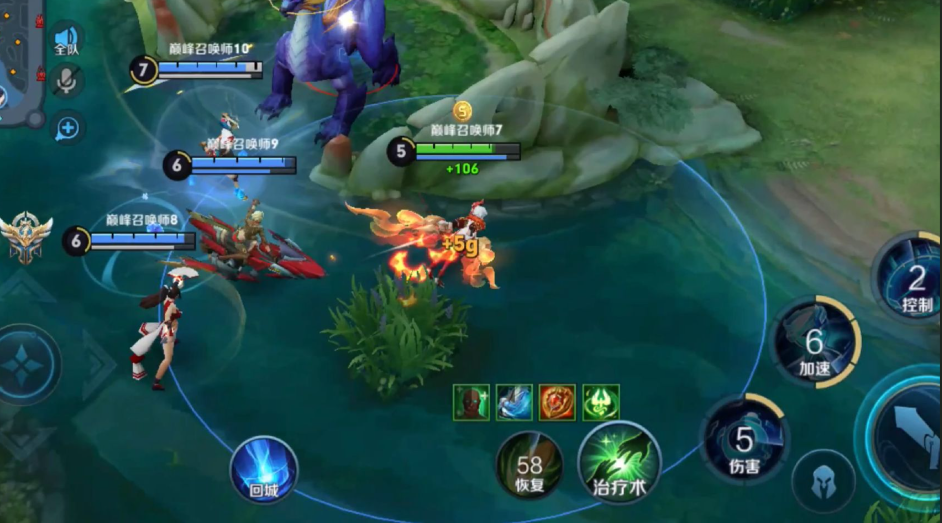Tap the 回城 recall button
Image resolution: width=942 pixels, height=523 pixels.
point(264,470)
